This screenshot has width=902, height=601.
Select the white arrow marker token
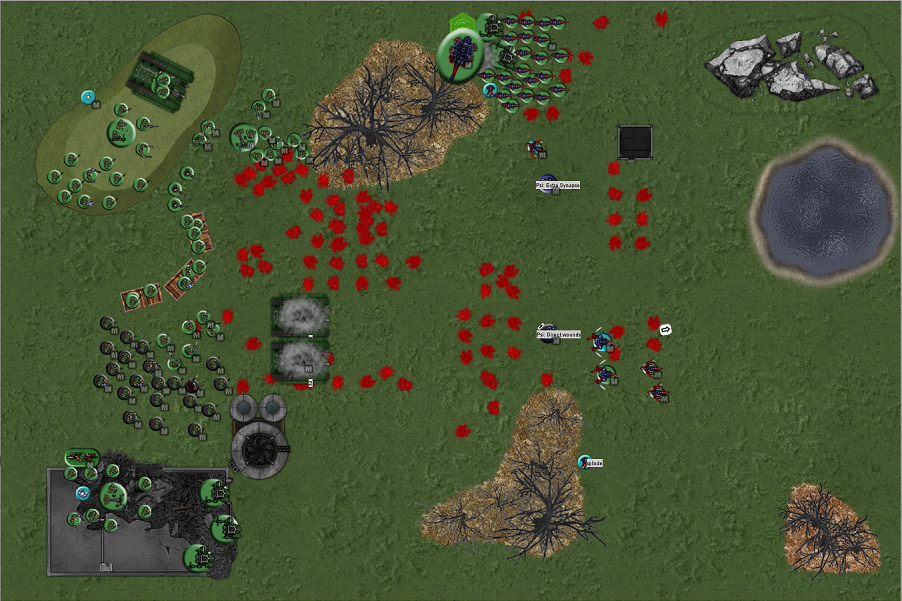click(665, 329)
